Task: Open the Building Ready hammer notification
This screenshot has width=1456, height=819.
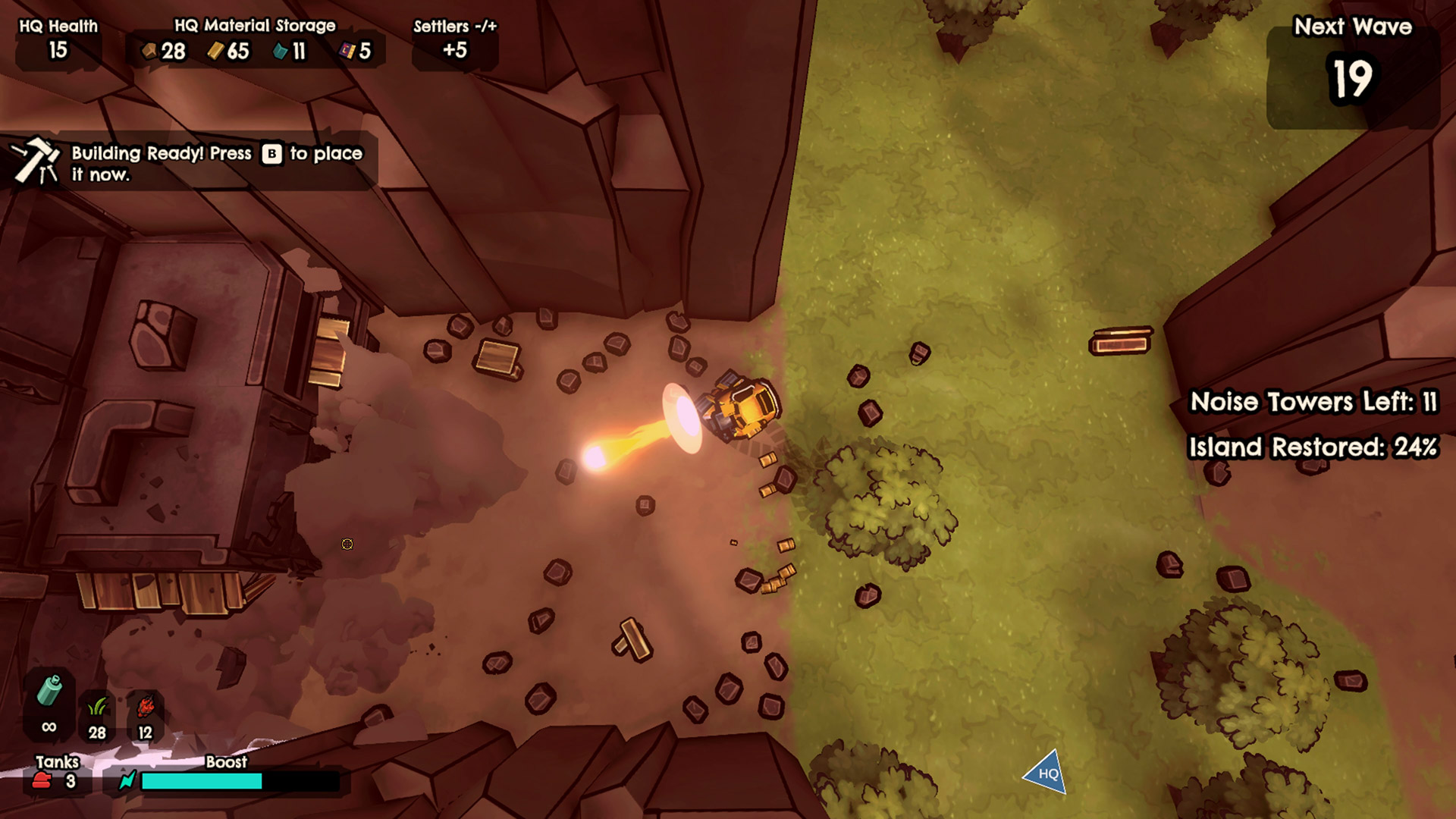Action: 36,162
